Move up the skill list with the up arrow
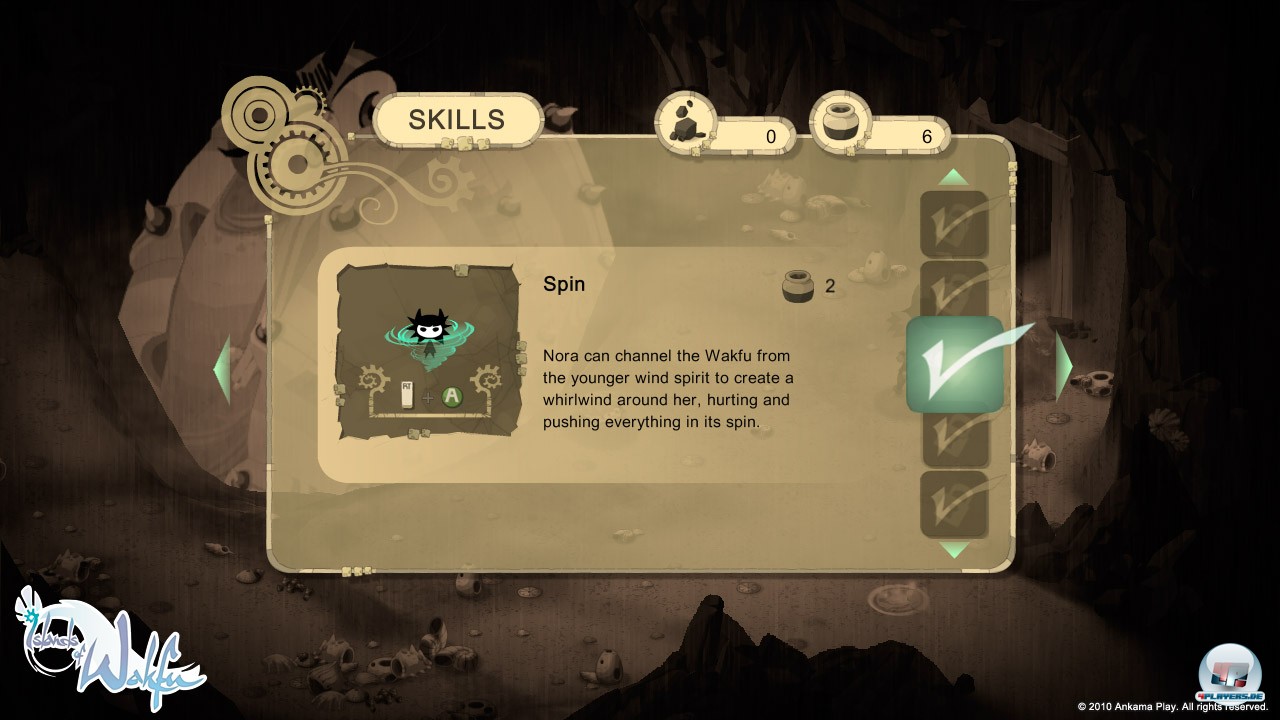The width and height of the screenshot is (1280, 720). click(x=954, y=178)
